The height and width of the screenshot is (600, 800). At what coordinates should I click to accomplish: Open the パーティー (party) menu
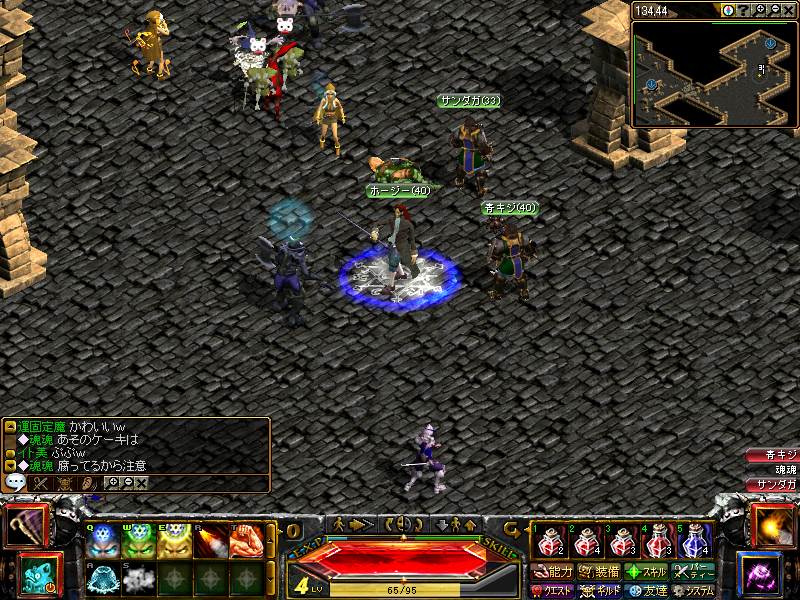coord(693,572)
